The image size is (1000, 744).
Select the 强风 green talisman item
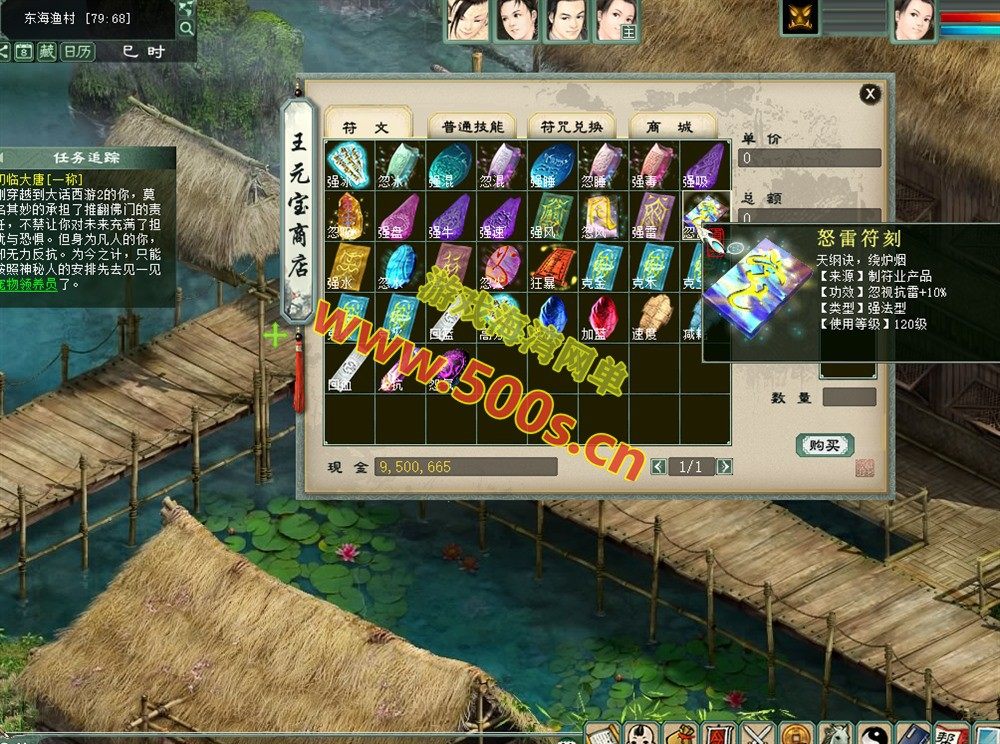coord(553,215)
